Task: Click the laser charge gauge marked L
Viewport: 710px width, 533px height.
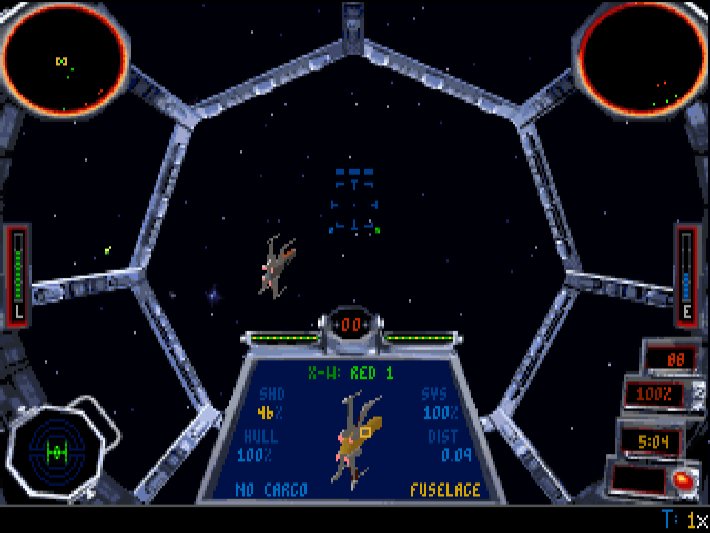Action: [17, 274]
